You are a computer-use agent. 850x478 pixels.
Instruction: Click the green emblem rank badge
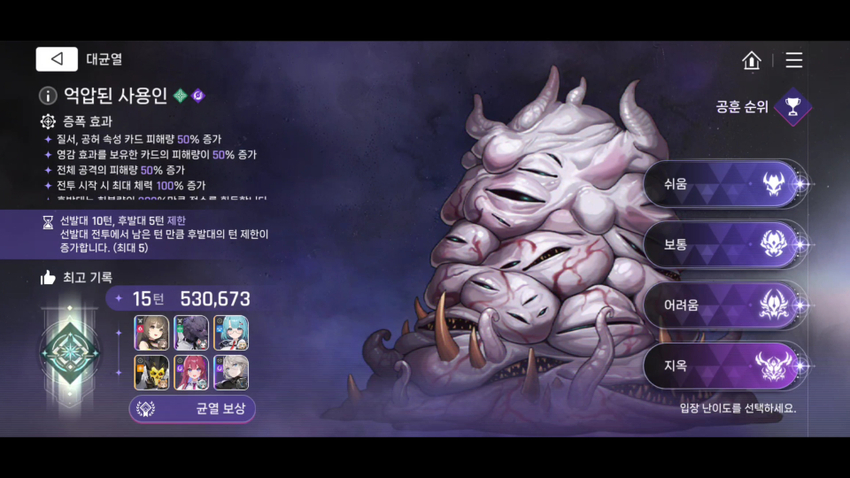70,352
